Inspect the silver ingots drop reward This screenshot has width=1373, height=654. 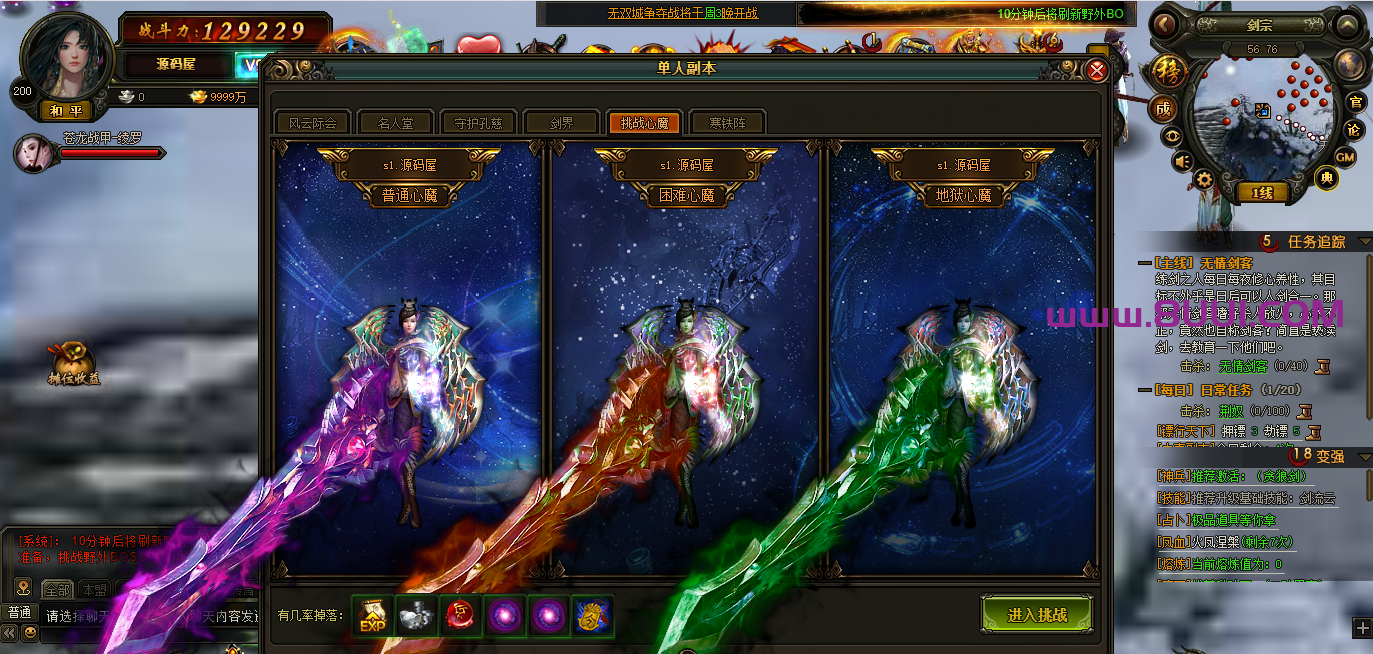416,616
